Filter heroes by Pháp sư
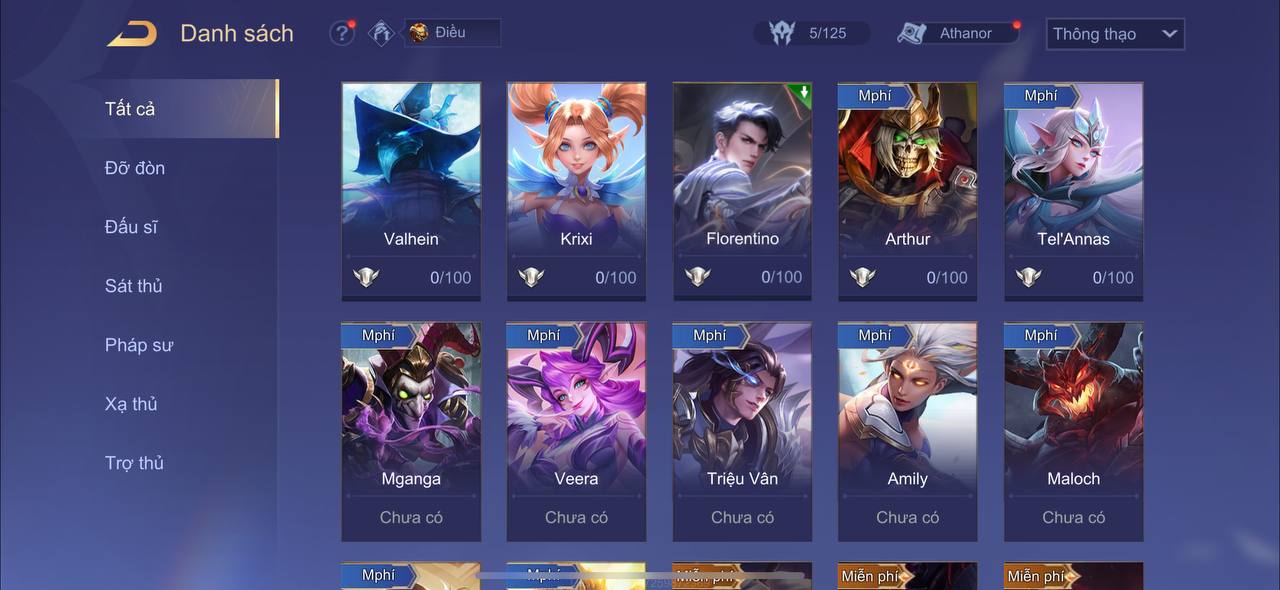The image size is (1280, 590). click(139, 345)
